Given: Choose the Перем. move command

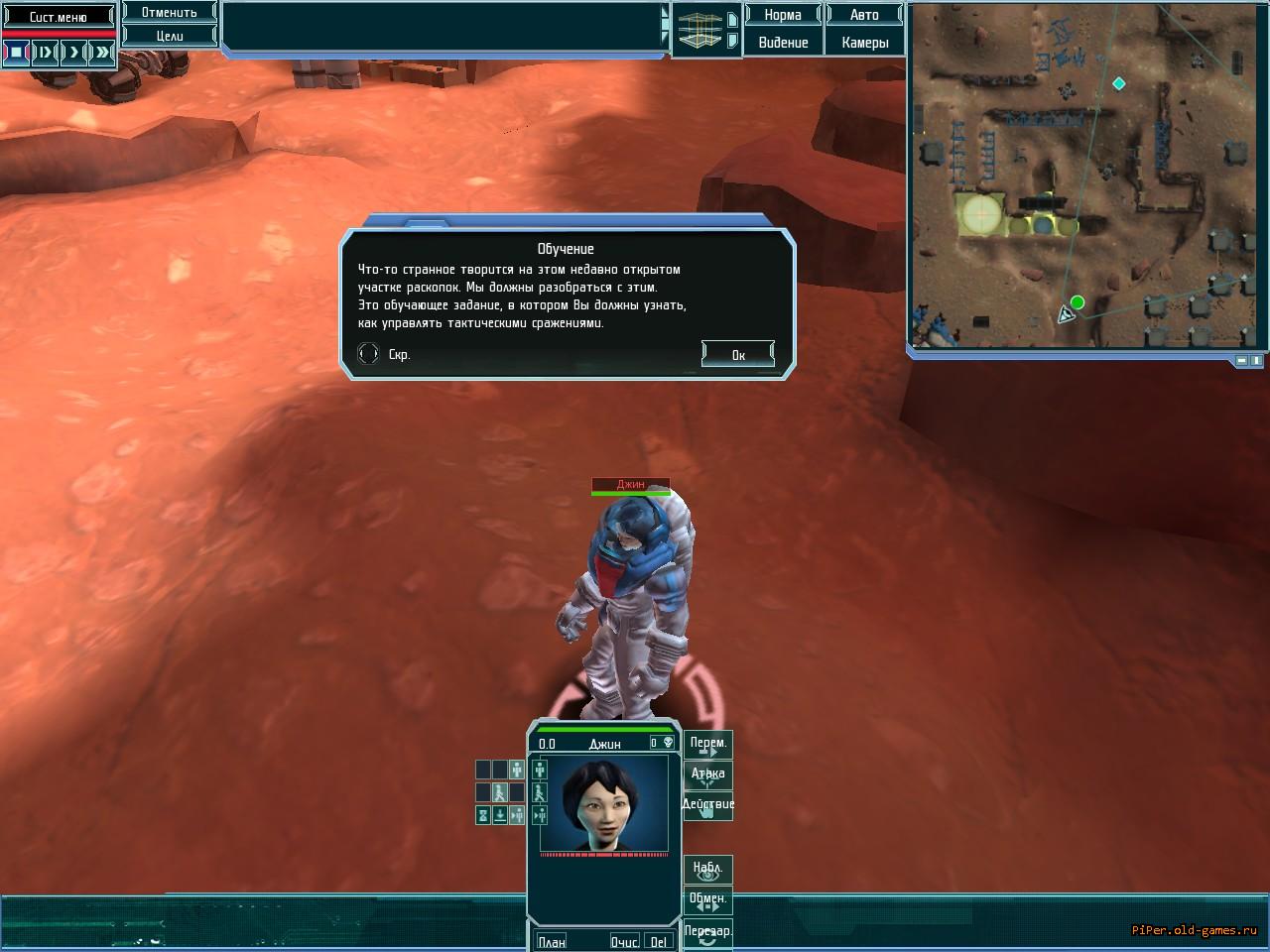Looking at the screenshot, I should tap(708, 745).
